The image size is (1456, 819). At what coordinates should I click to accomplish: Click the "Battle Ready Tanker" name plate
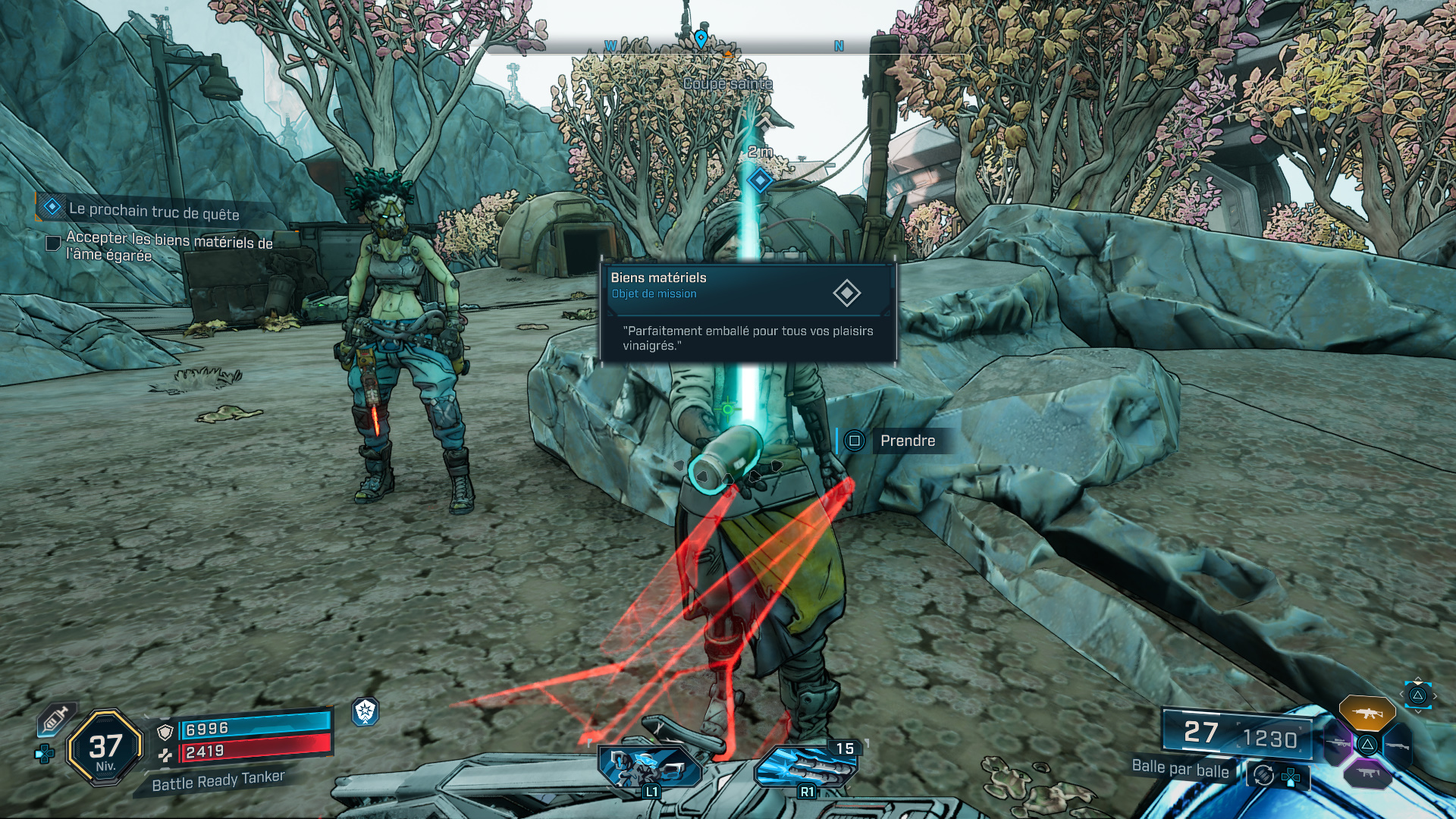point(218,781)
